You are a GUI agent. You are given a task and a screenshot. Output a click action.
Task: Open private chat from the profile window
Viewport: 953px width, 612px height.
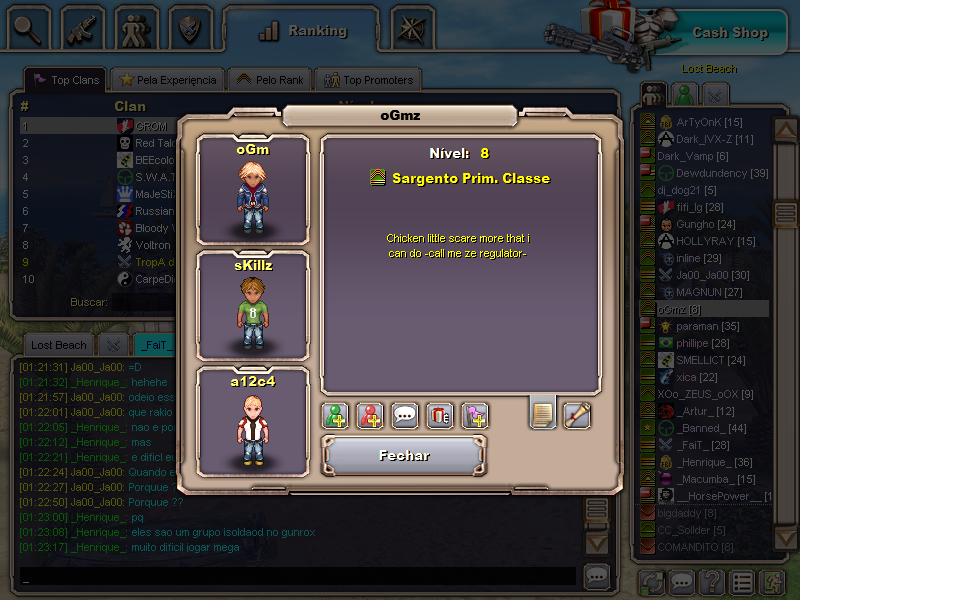click(405, 415)
